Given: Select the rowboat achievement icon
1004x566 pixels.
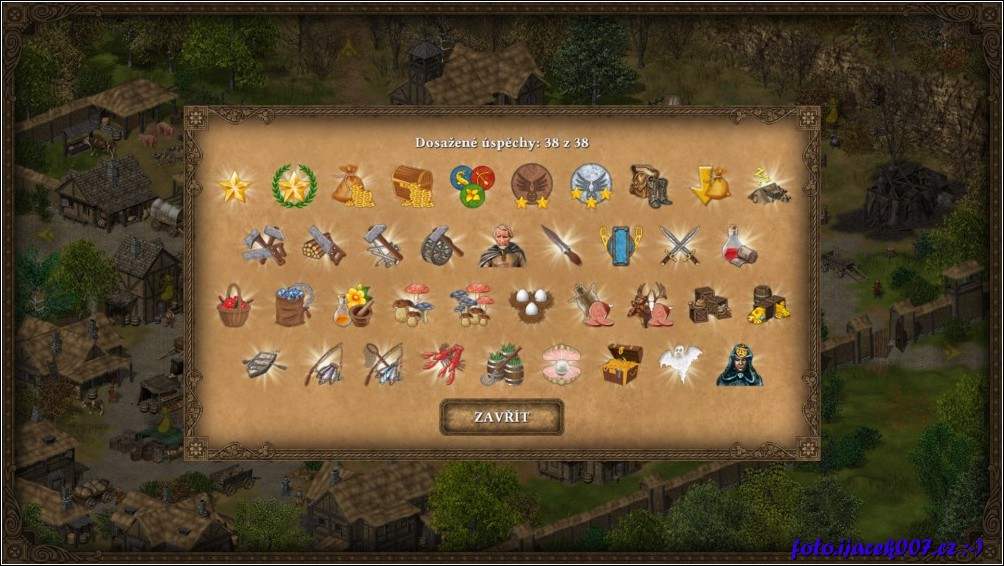Looking at the screenshot, I should coord(264,365).
